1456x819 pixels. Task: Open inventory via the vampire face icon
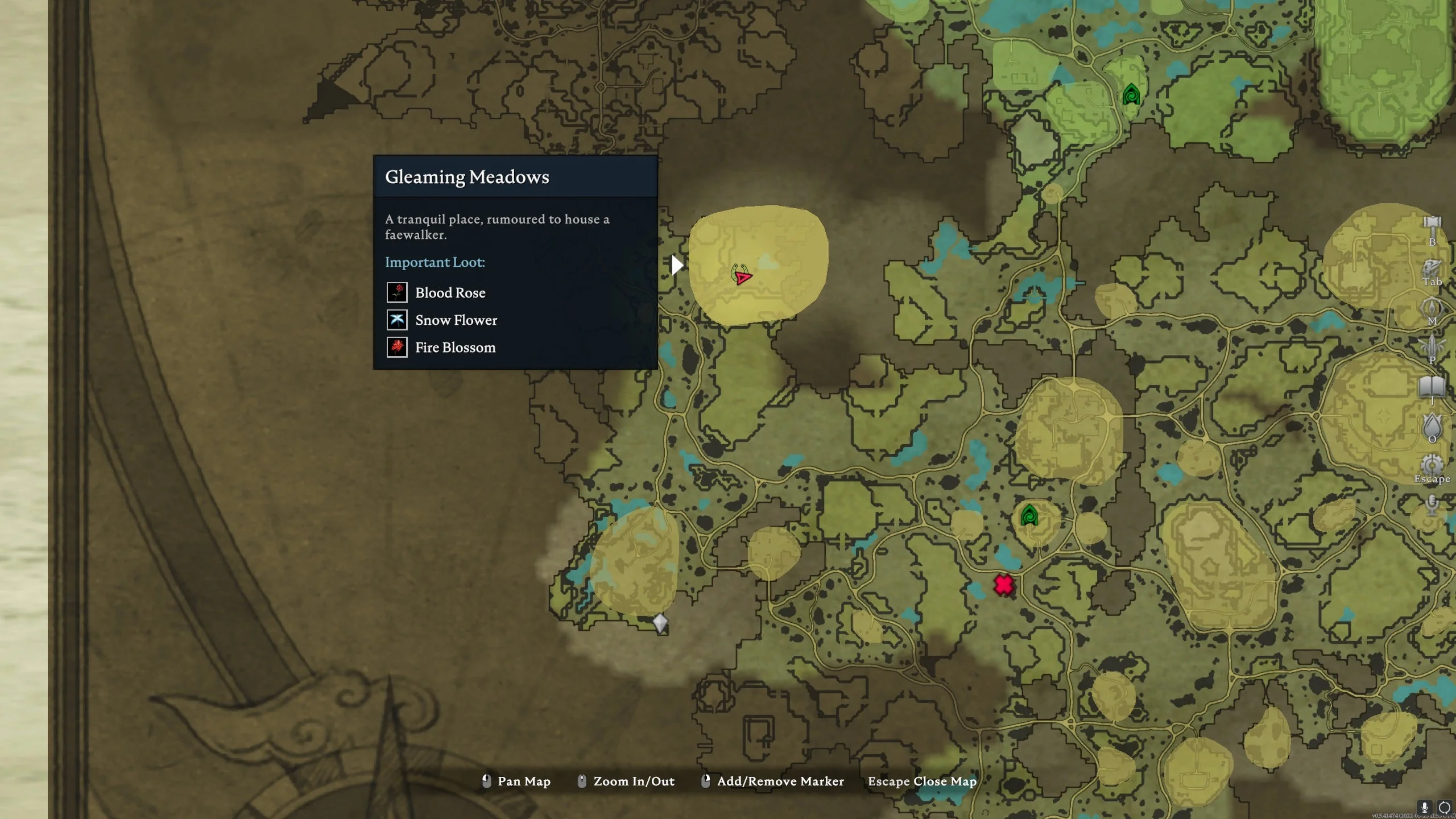click(1431, 268)
